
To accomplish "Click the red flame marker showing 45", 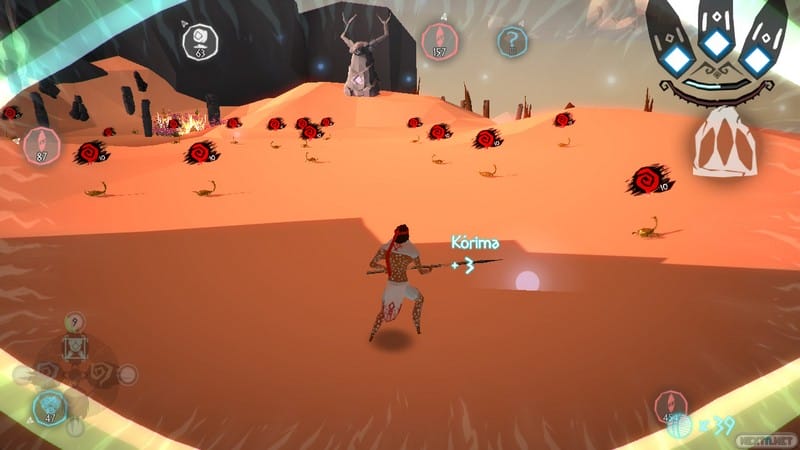I will pos(670,406).
